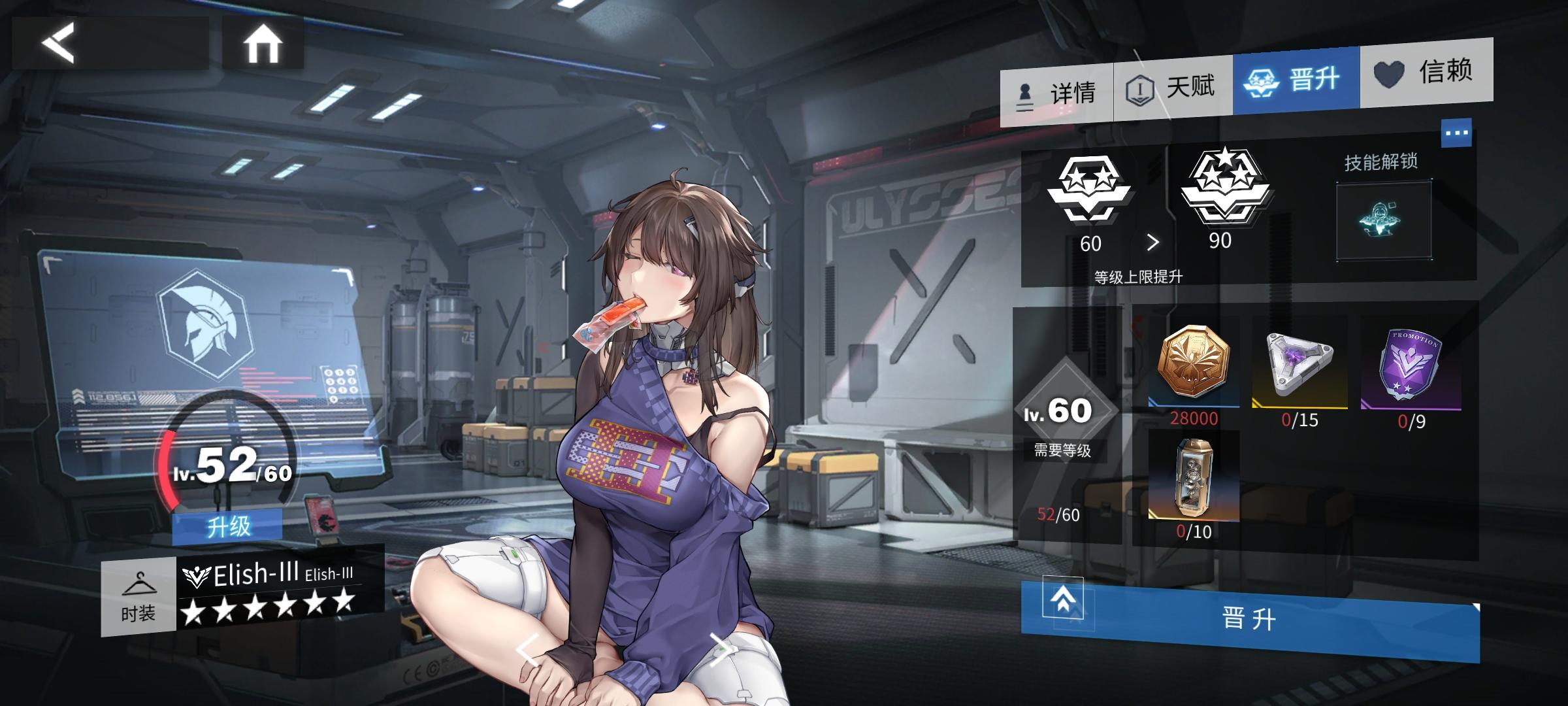Confirm with the blue 晋升 button
Viewport: 1568px width, 706px height.
(1249, 618)
